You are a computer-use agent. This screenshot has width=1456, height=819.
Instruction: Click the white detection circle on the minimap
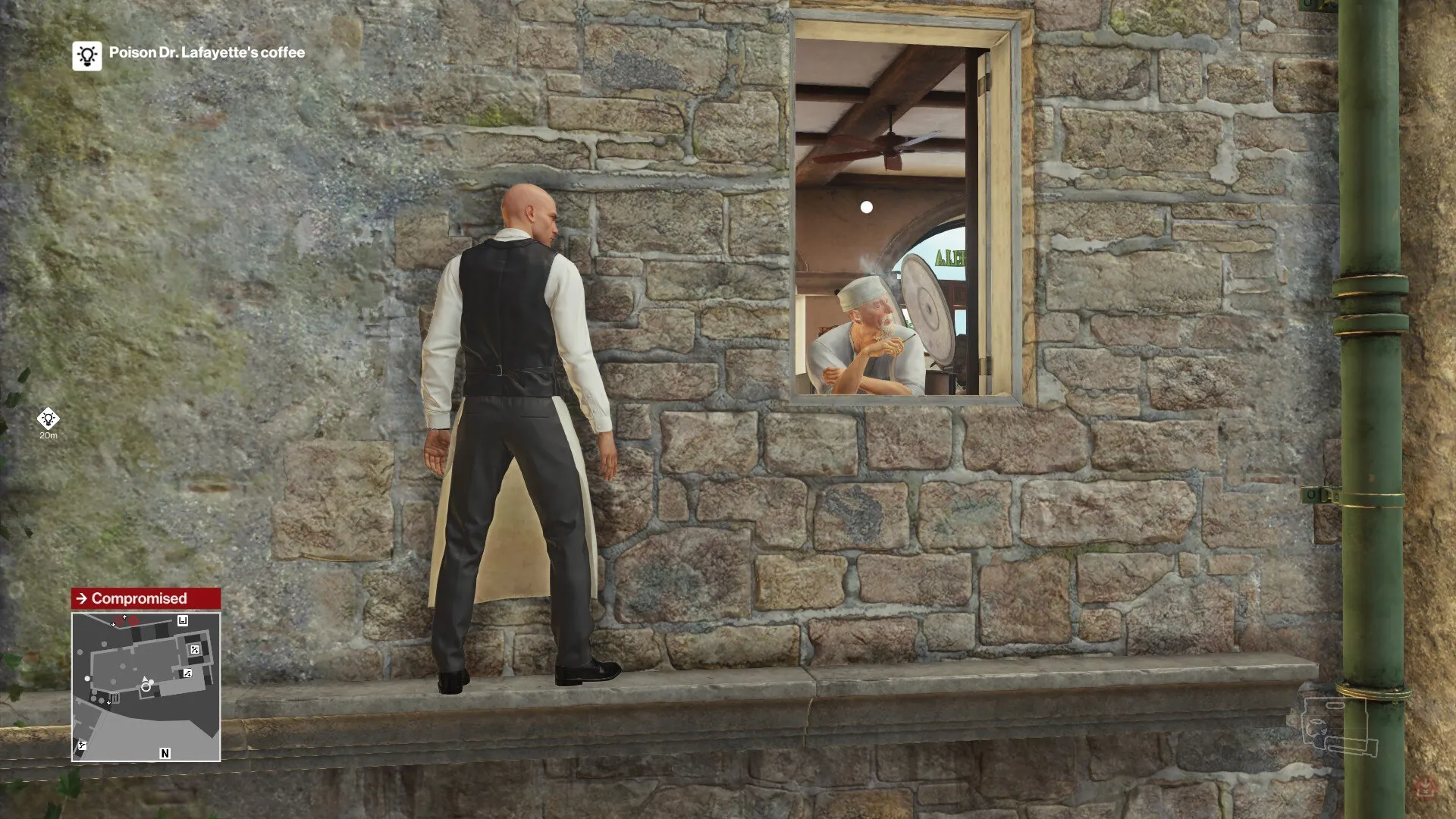(x=146, y=688)
